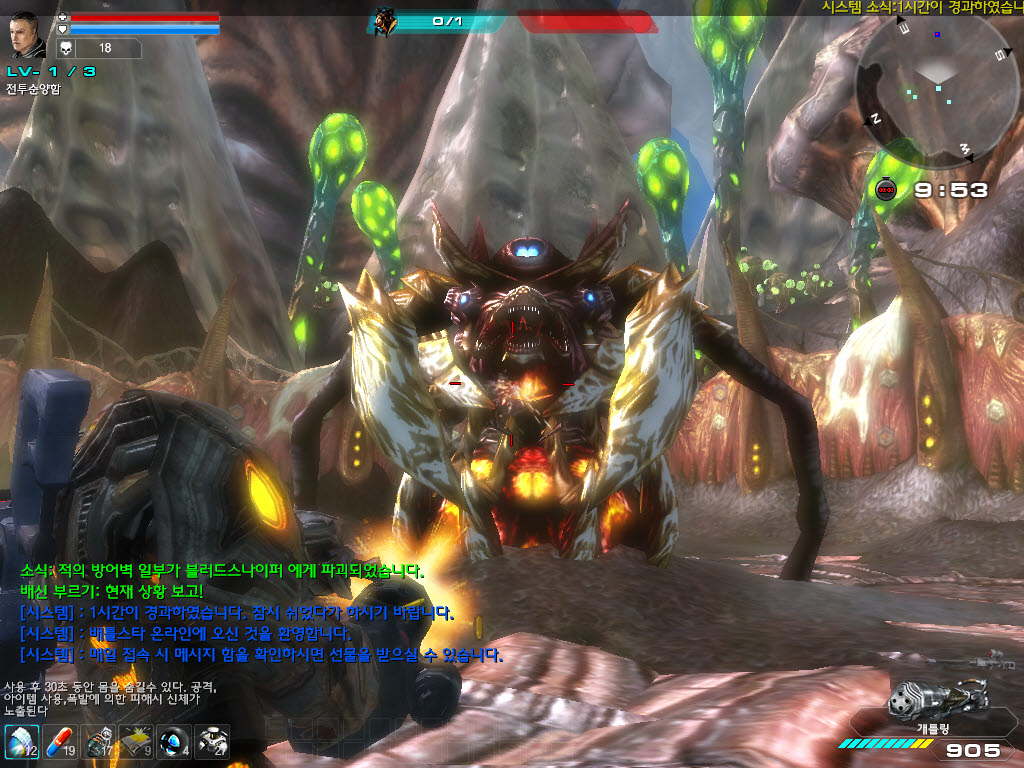Screen dimensions: 1024x768
Task: Activate the explosive mine item slot
Action: coord(136,742)
